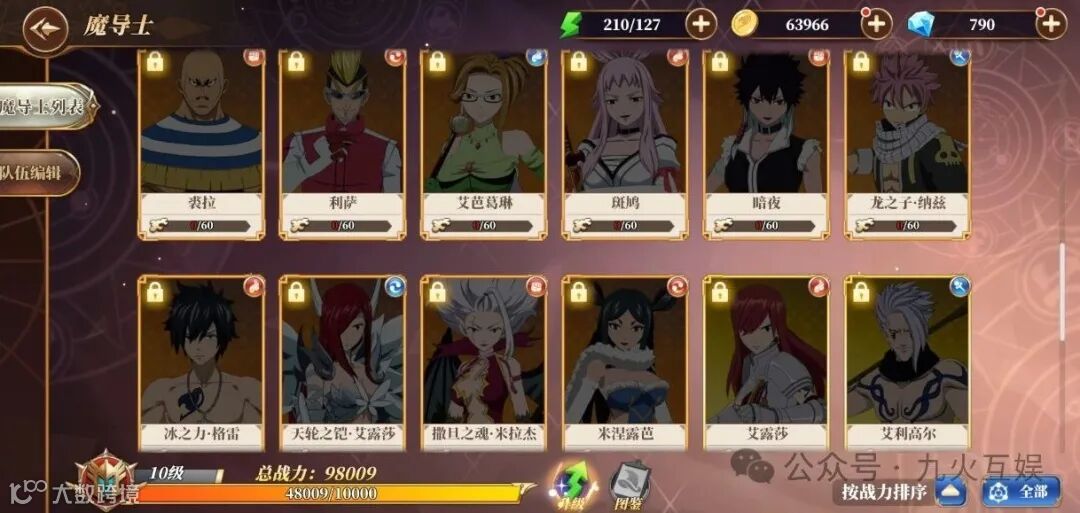Tap the plus beside gold coins
Image resolution: width=1080 pixels, height=513 pixels.
tap(876, 24)
